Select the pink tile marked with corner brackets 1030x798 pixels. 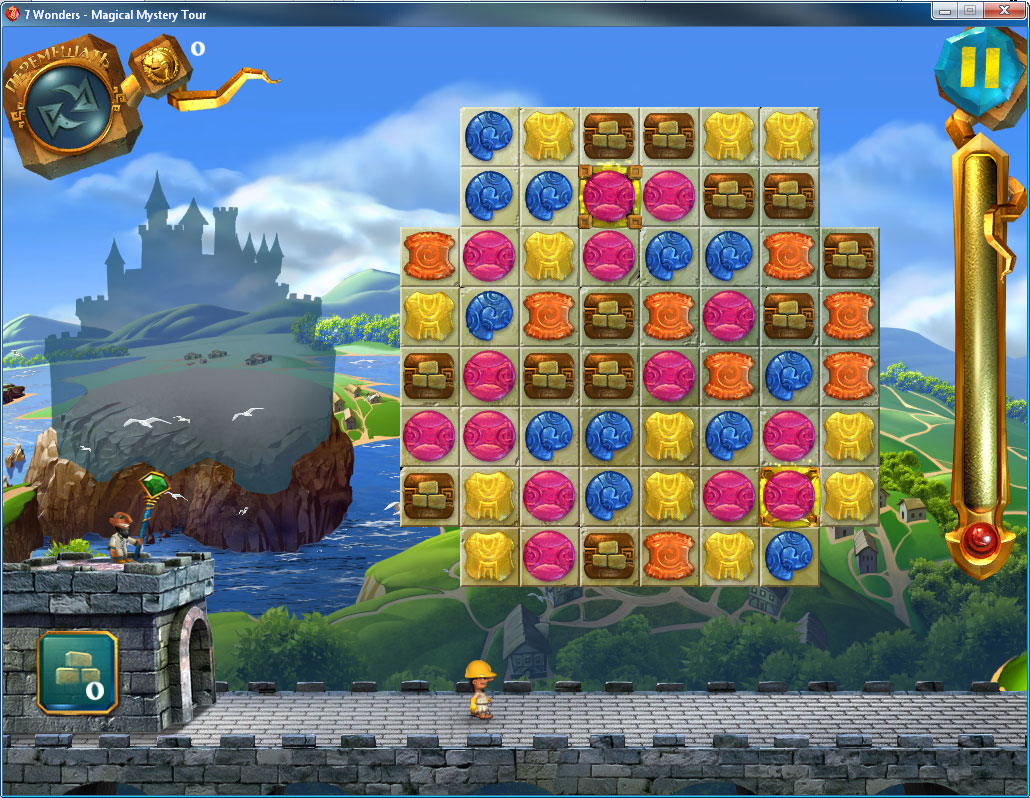pos(609,195)
